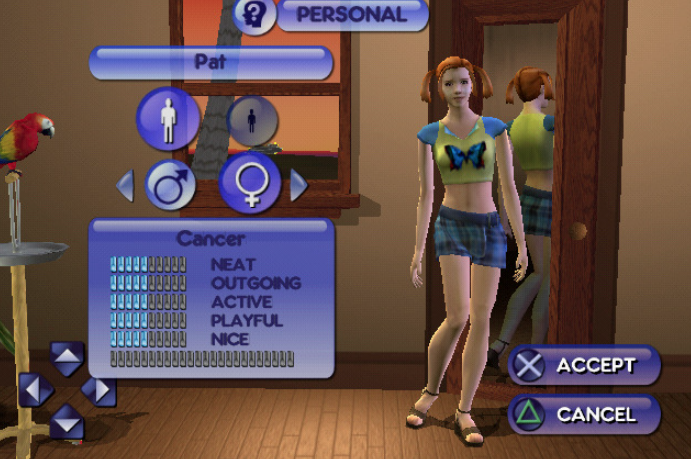This screenshot has height=459, width=691.
Task: Adjust the Nice personality bar
Action: pos(148,339)
